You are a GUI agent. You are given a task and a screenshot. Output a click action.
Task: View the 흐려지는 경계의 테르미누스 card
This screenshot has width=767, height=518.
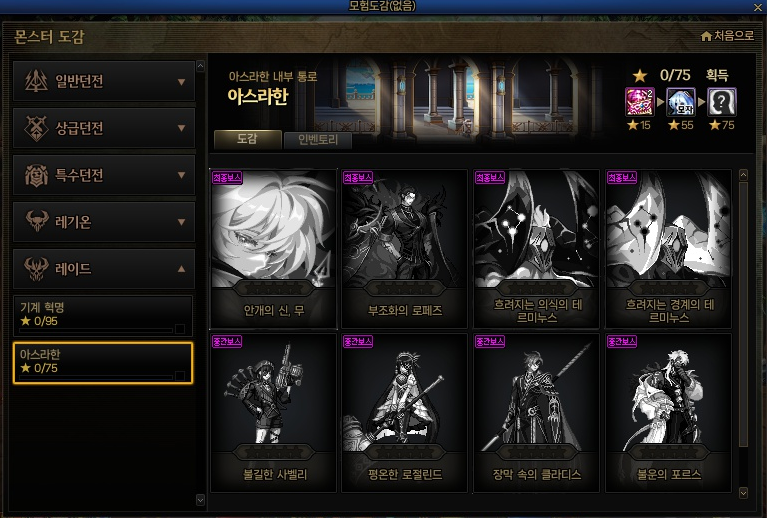coord(669,247)
